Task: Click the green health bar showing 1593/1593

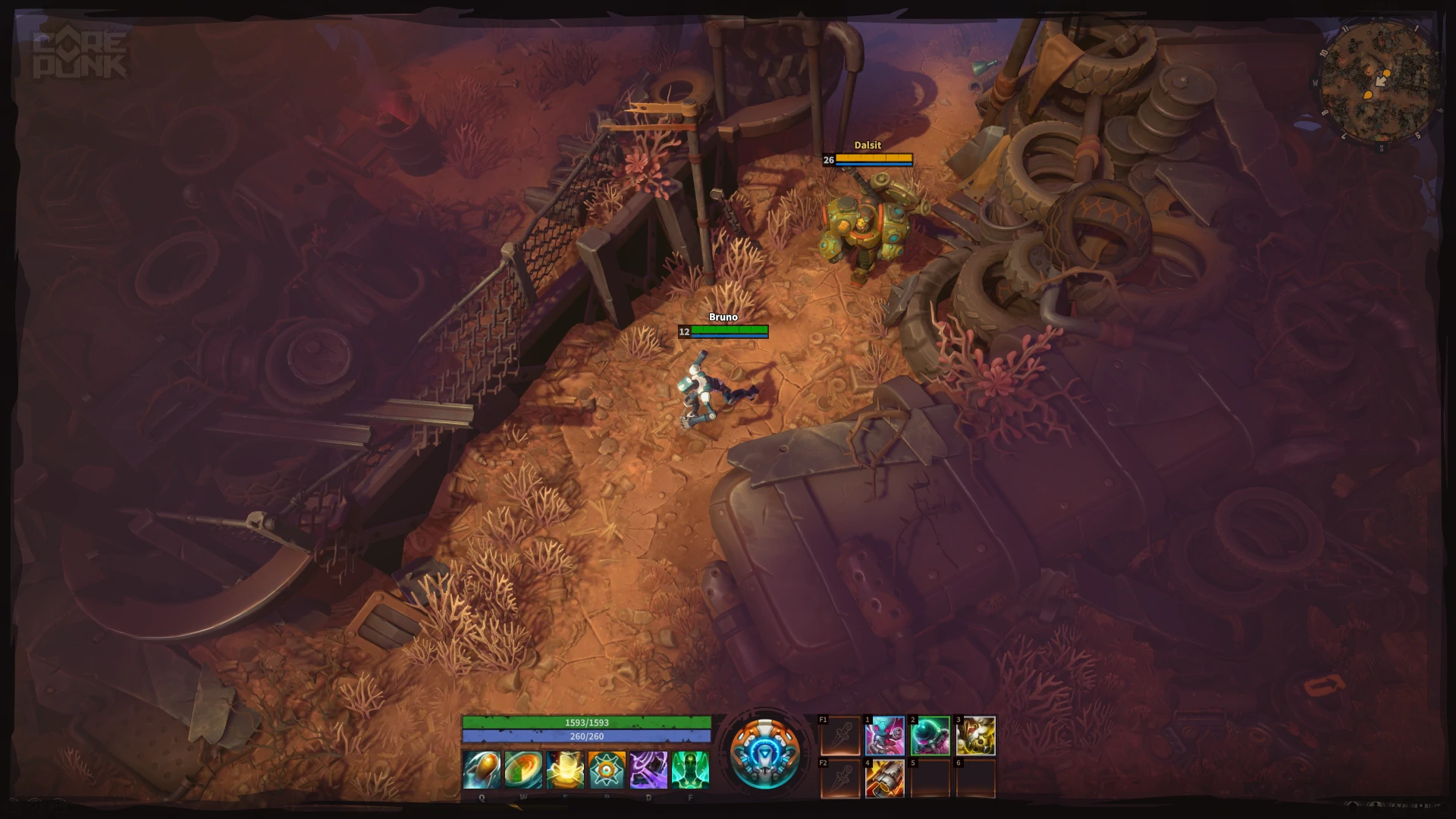Action: [588, 723]
